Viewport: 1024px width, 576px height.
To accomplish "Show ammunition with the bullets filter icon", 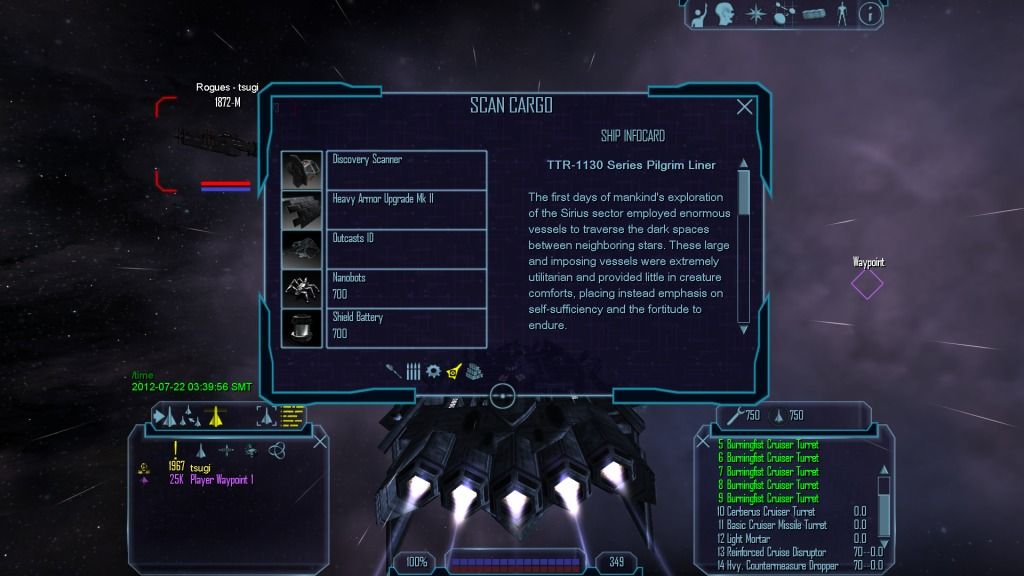I will 413,371.
